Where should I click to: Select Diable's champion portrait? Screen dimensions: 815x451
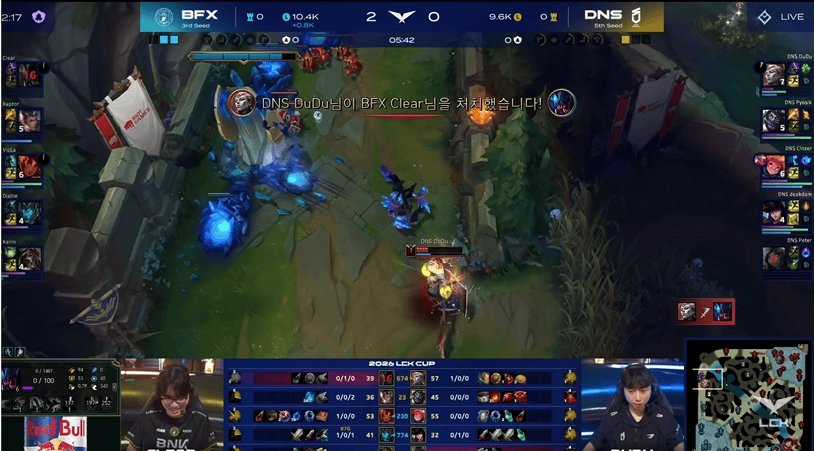click(15, 212)
